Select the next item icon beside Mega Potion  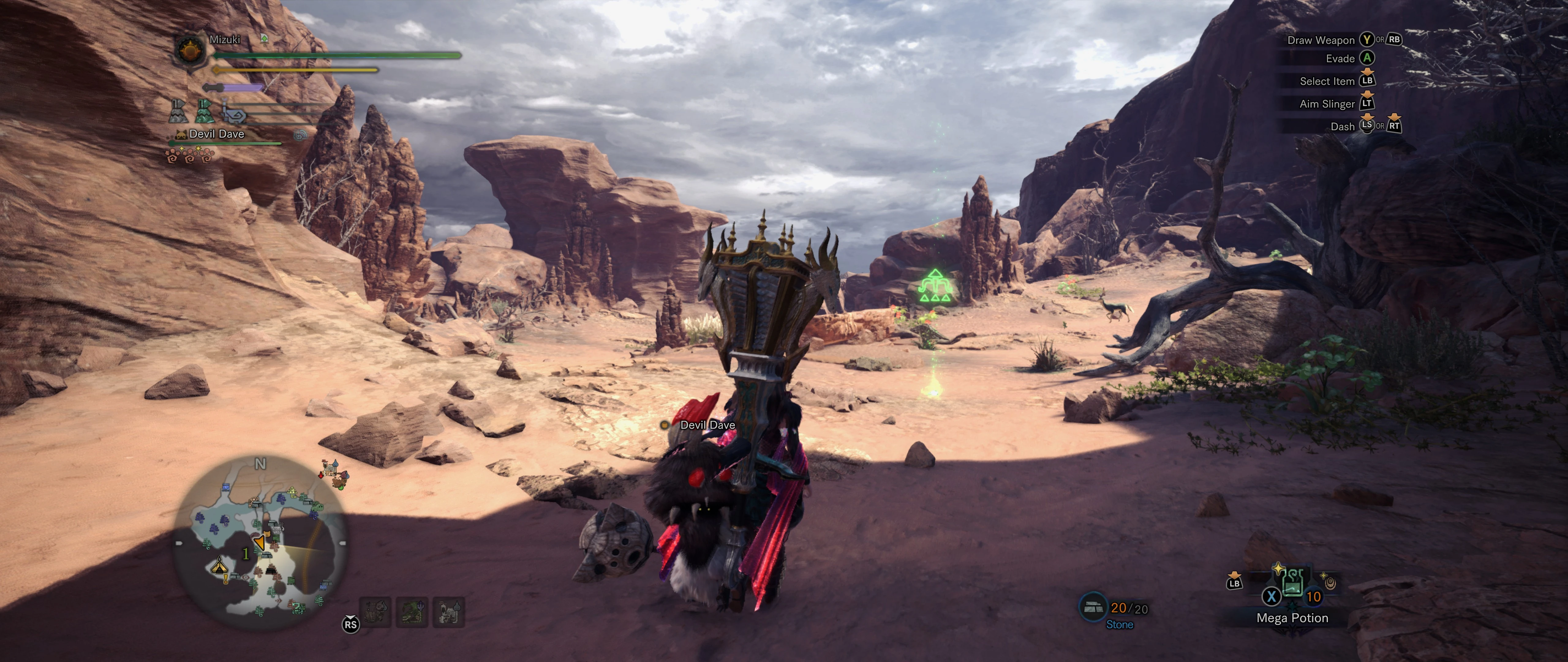point(1329,583)
